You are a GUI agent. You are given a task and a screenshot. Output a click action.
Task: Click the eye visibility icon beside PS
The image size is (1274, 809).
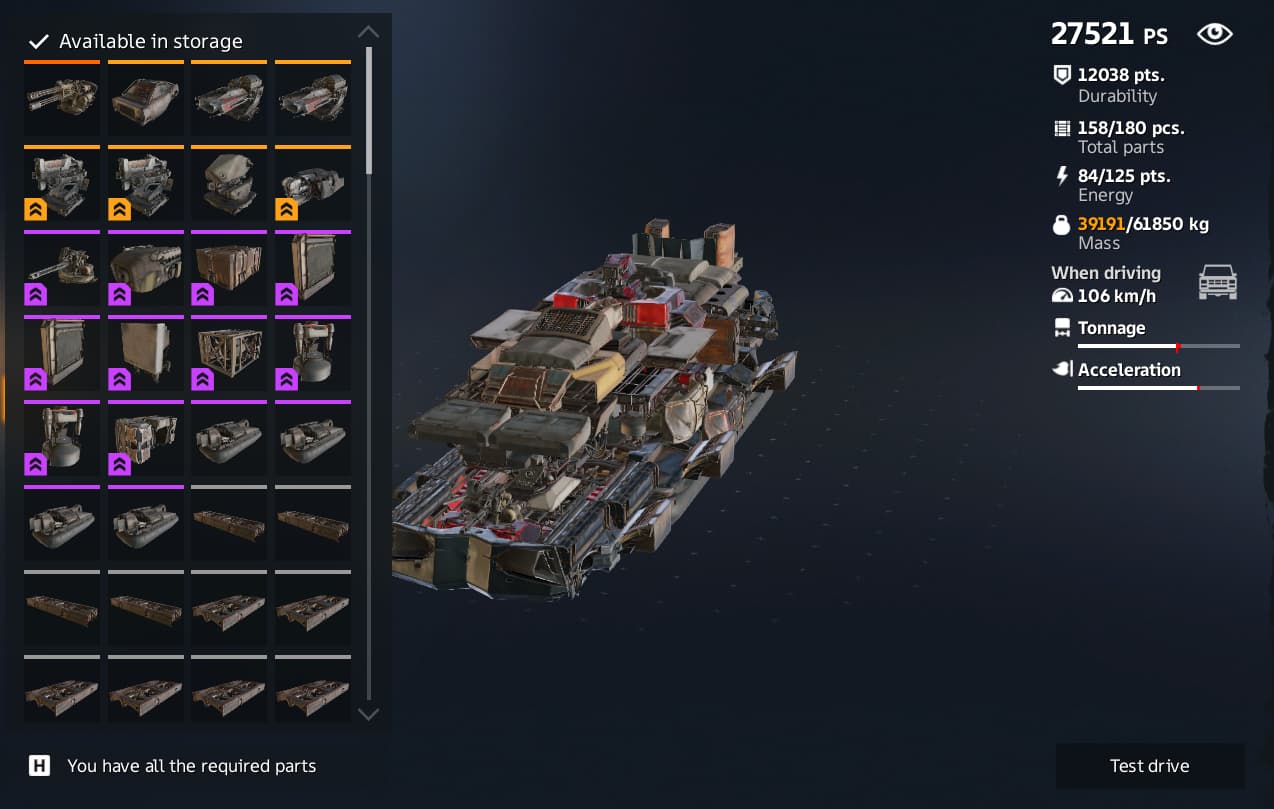(x=1214, y=35)
